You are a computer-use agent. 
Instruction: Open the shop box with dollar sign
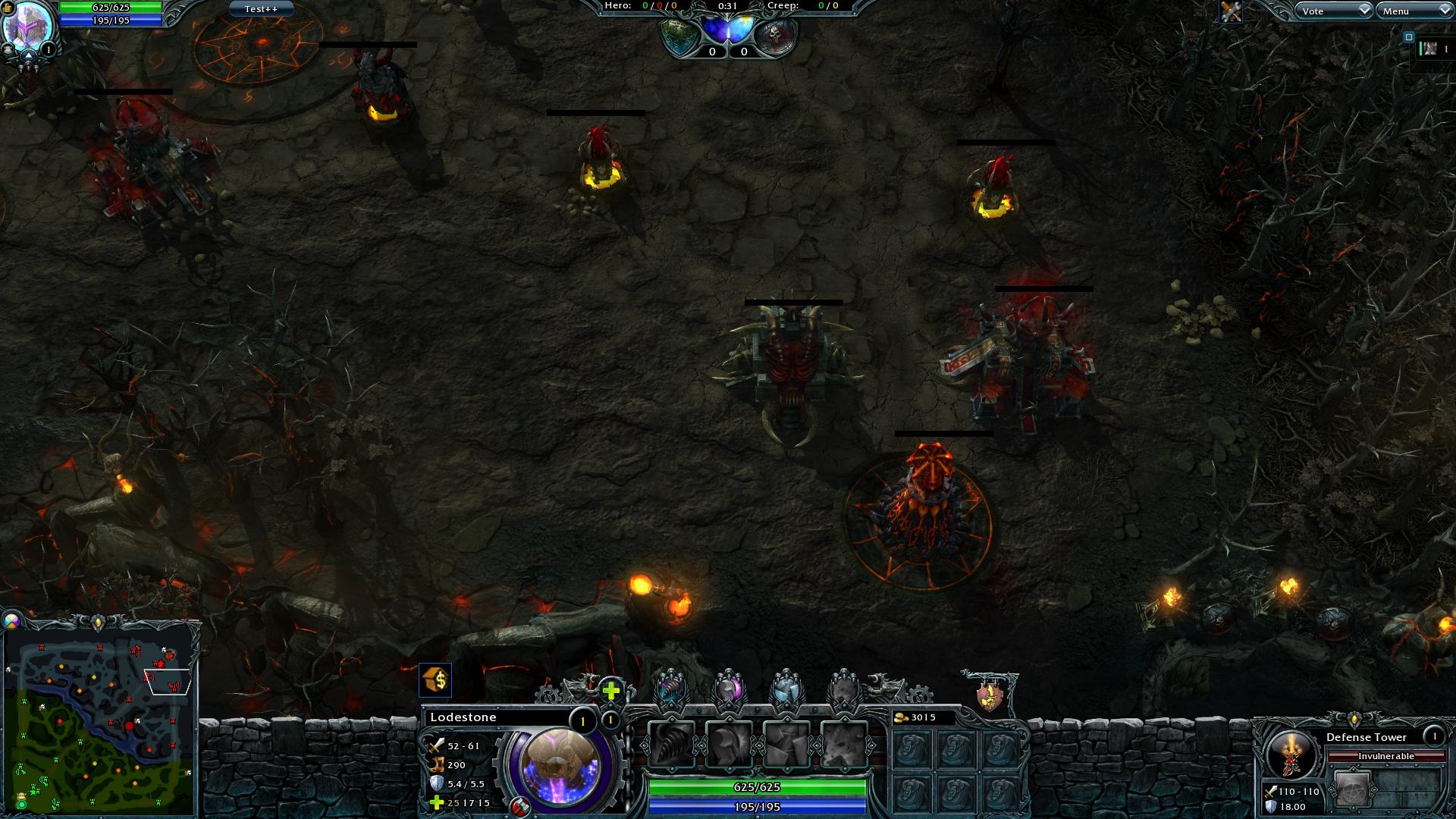(x=435, y=680)
